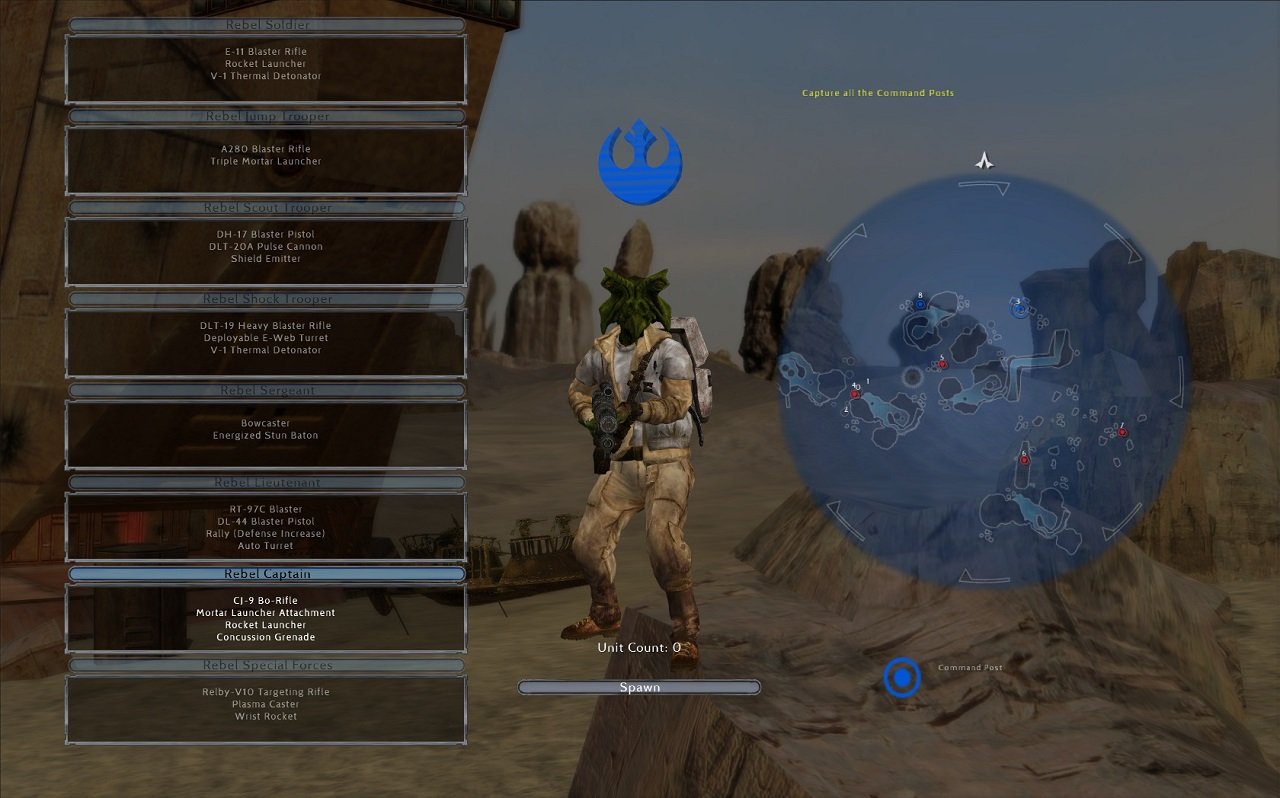Image resolution: width=1280 pixels, height=798 pixels.
Task: Click red command post 4 on map
Action: [x=855, y=394]
